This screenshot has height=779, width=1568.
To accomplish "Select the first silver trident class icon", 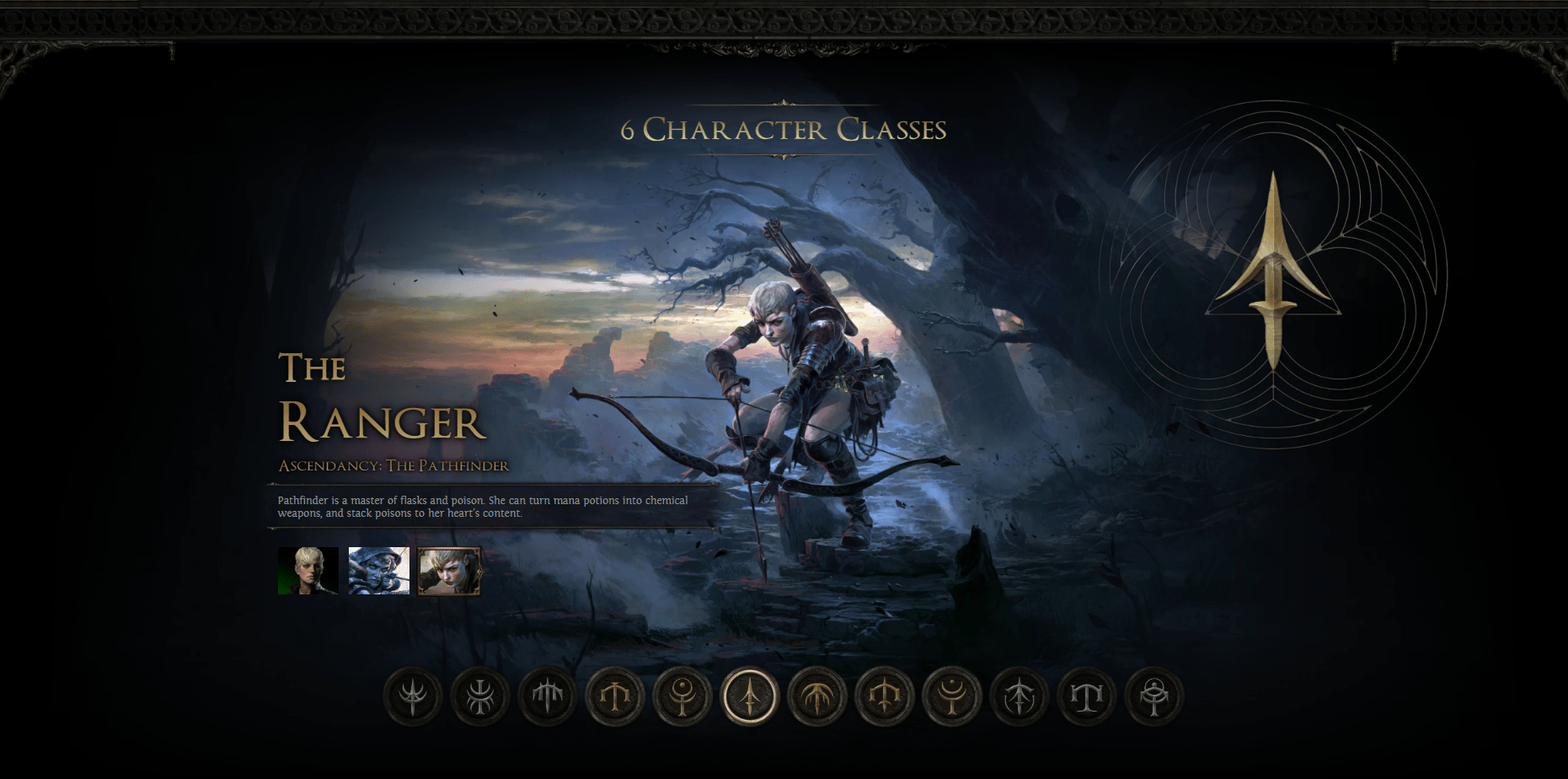I will pyautogui.click(x=411, y=697).
